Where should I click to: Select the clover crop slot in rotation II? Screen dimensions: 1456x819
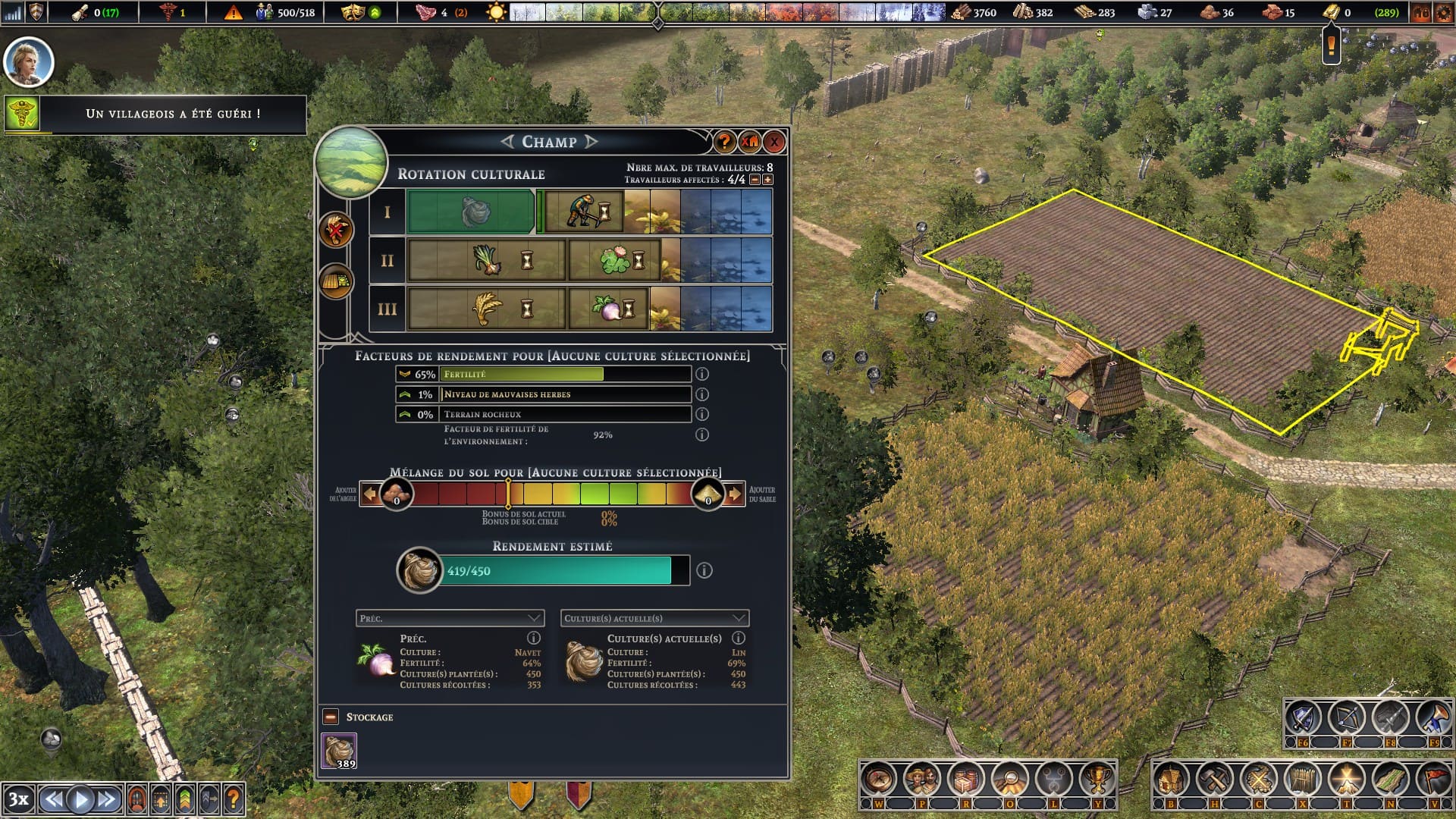tap(614, 261)
